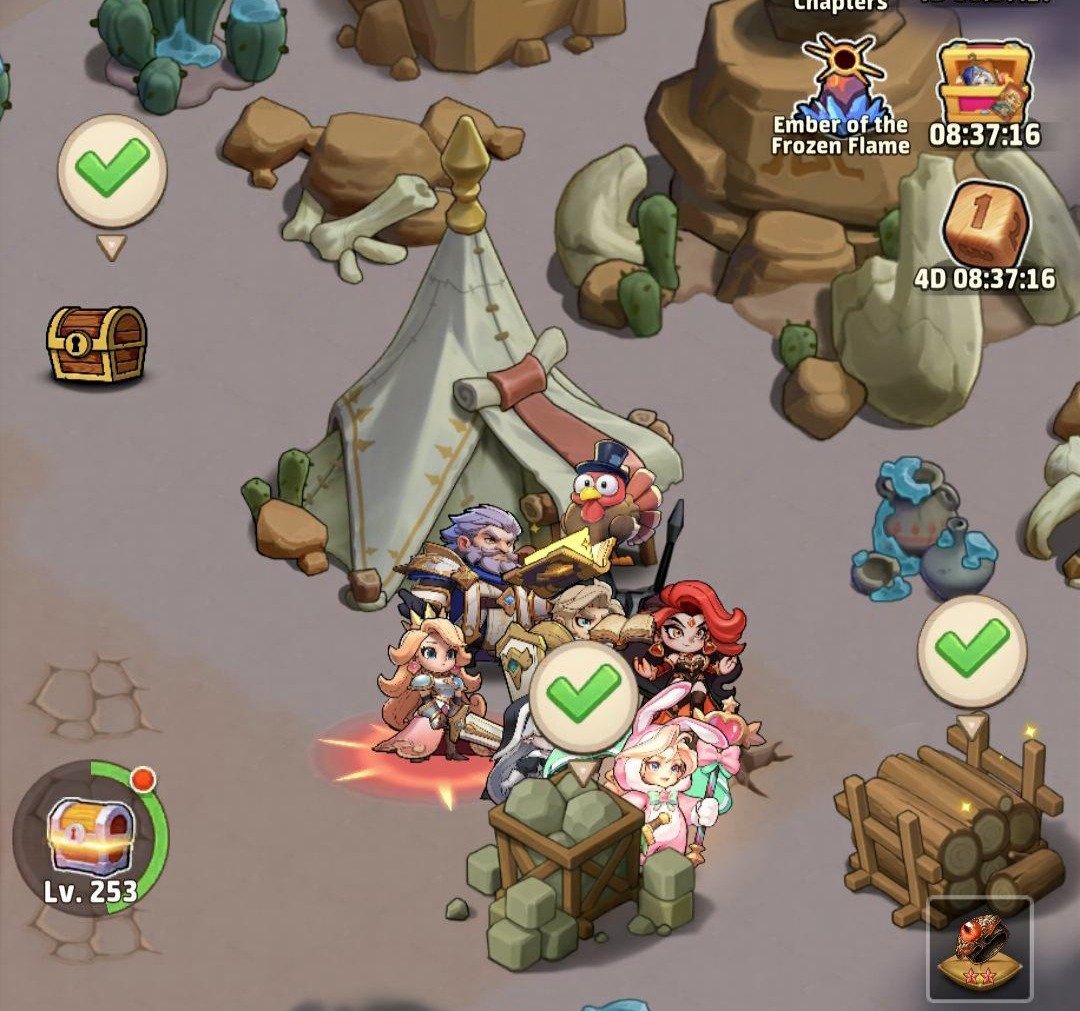Tap the green checkmark bubble above the treasure chest

point(111,169)
